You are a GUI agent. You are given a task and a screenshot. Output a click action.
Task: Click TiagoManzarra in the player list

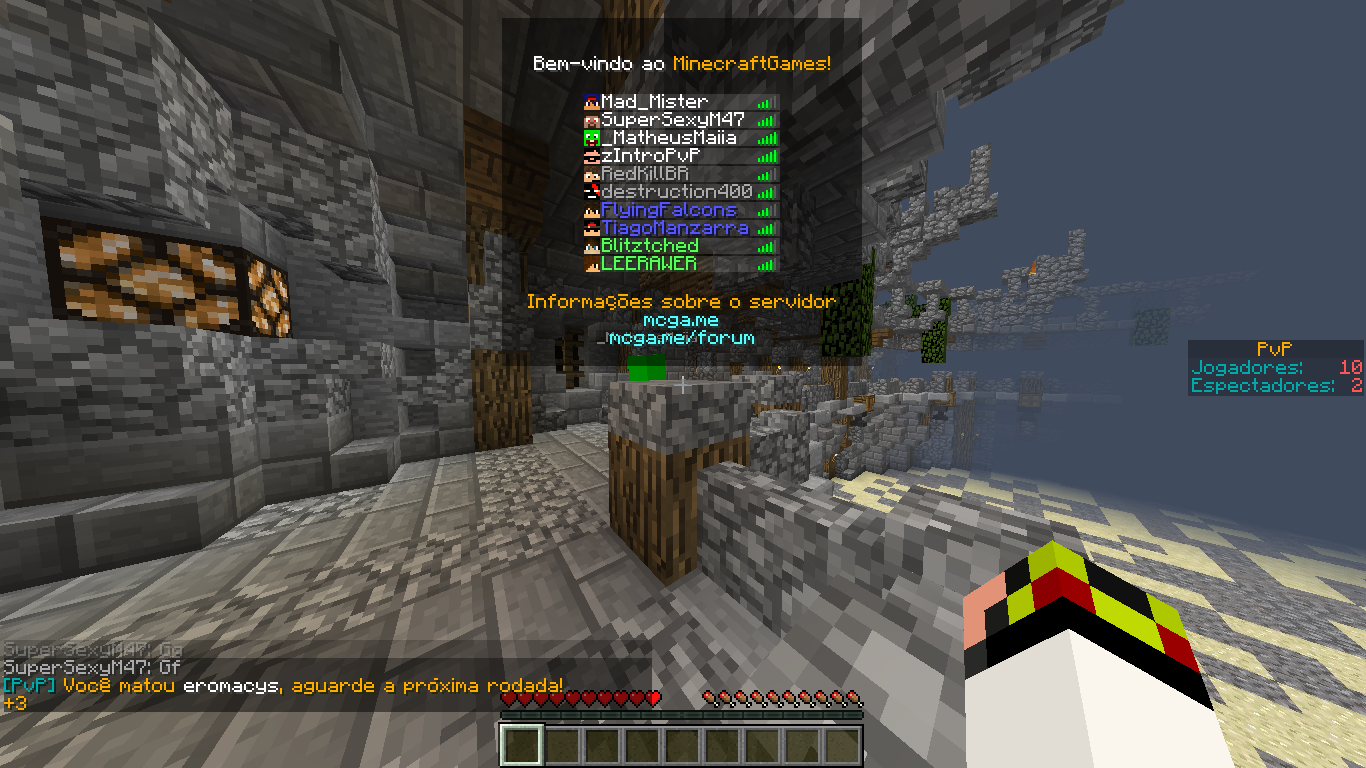coord(674,228)
